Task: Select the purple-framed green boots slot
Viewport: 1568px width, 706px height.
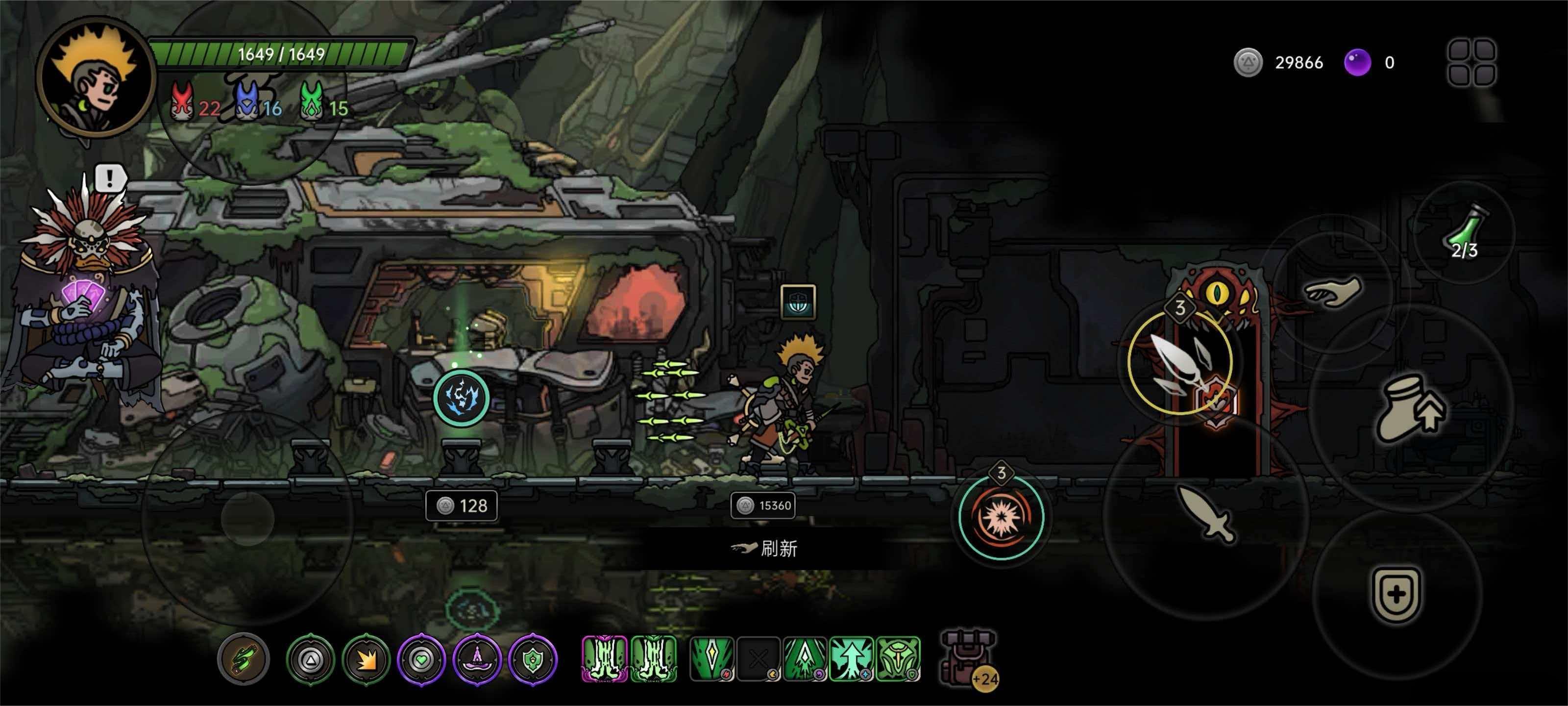Action: [x=605, y=658]
